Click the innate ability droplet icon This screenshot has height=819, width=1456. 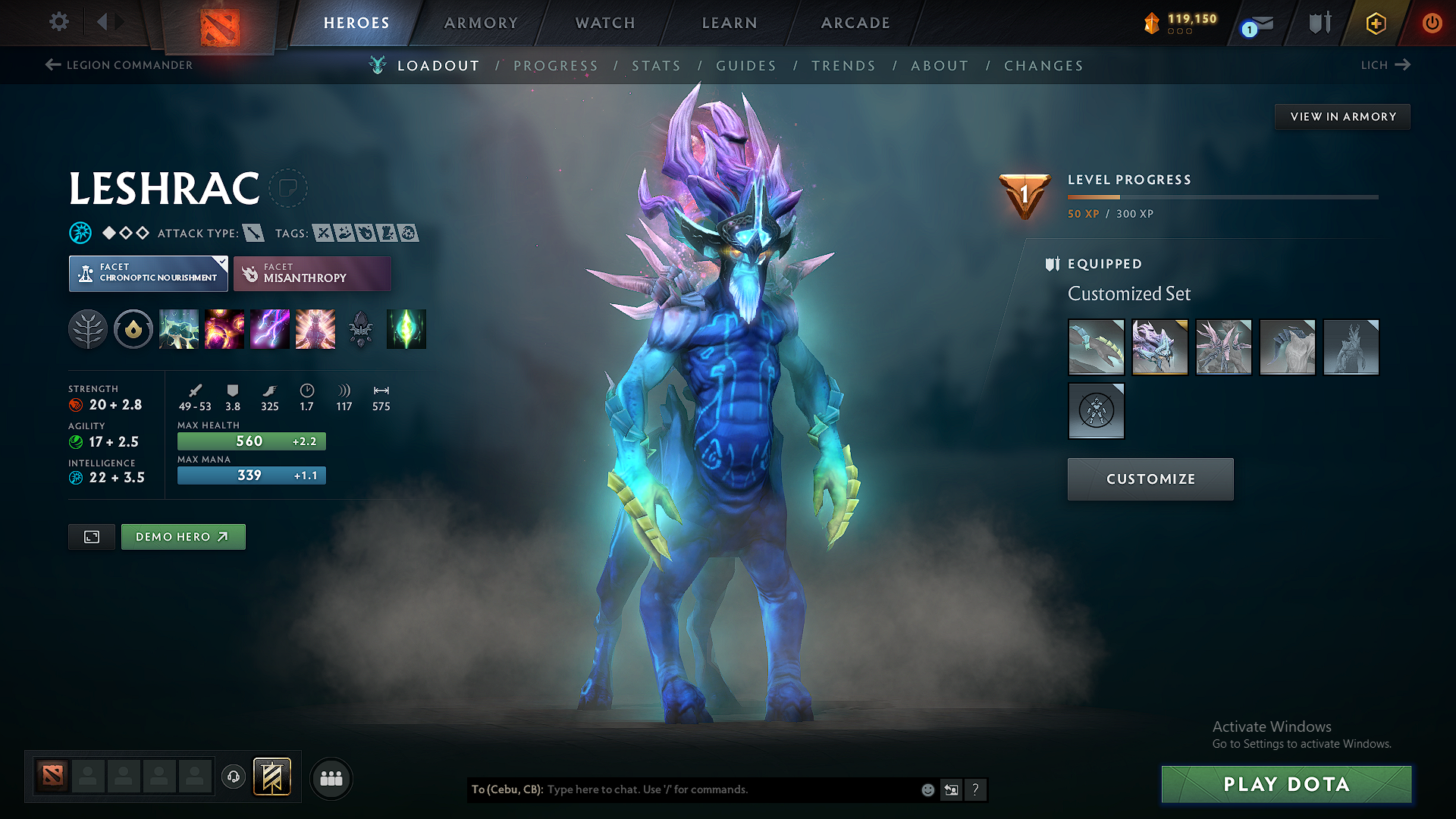133,329
